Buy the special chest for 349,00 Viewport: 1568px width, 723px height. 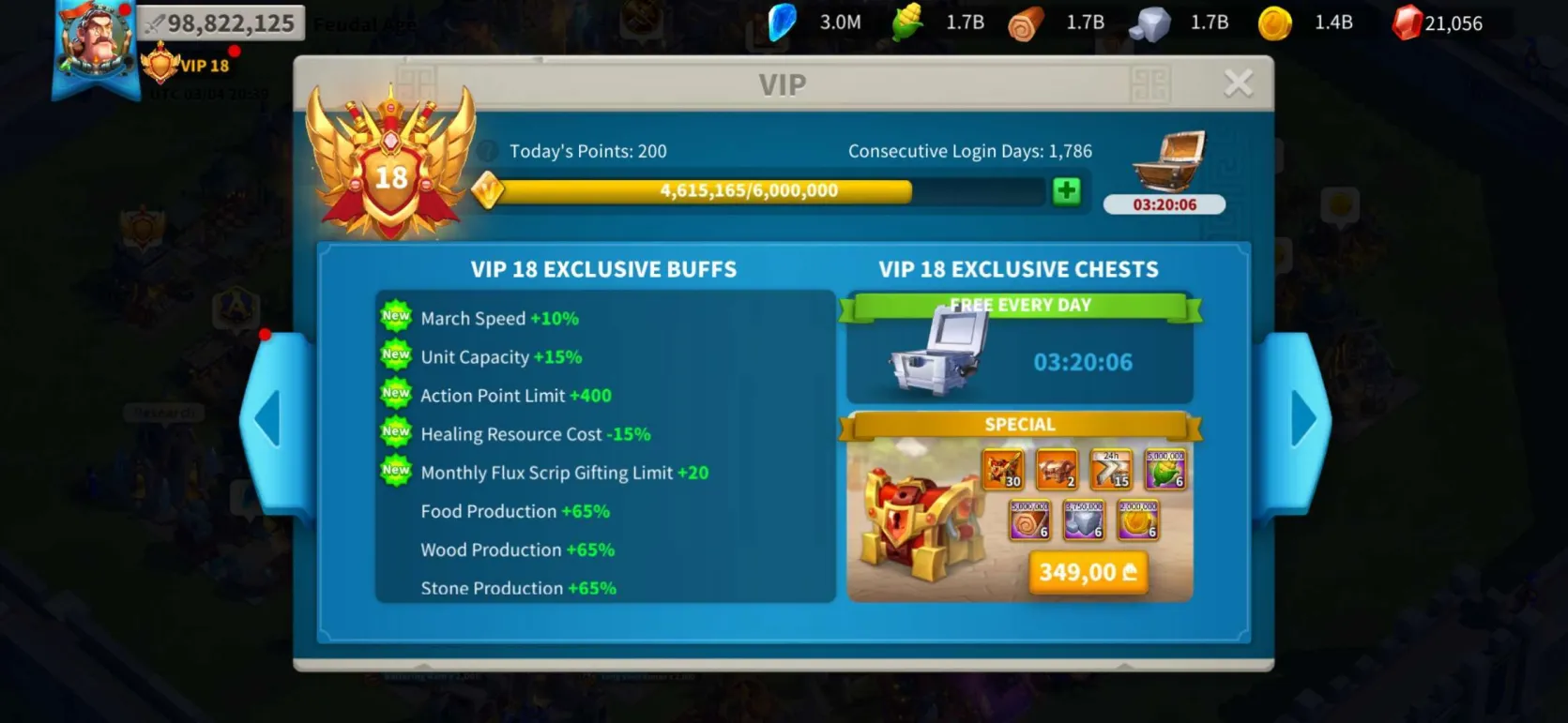(1087, 572)
